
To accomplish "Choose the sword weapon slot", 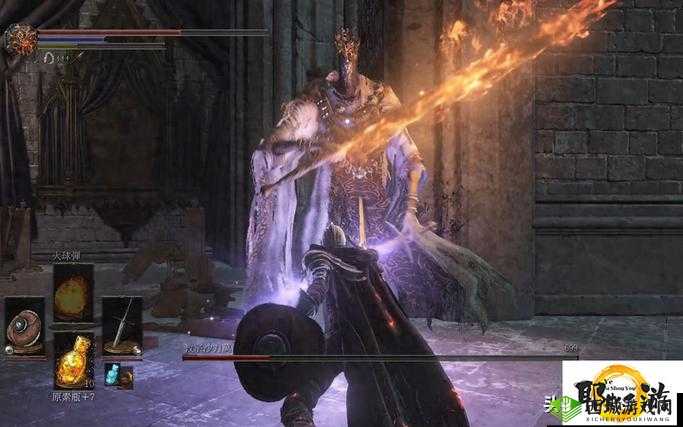I will click(122, 326).
